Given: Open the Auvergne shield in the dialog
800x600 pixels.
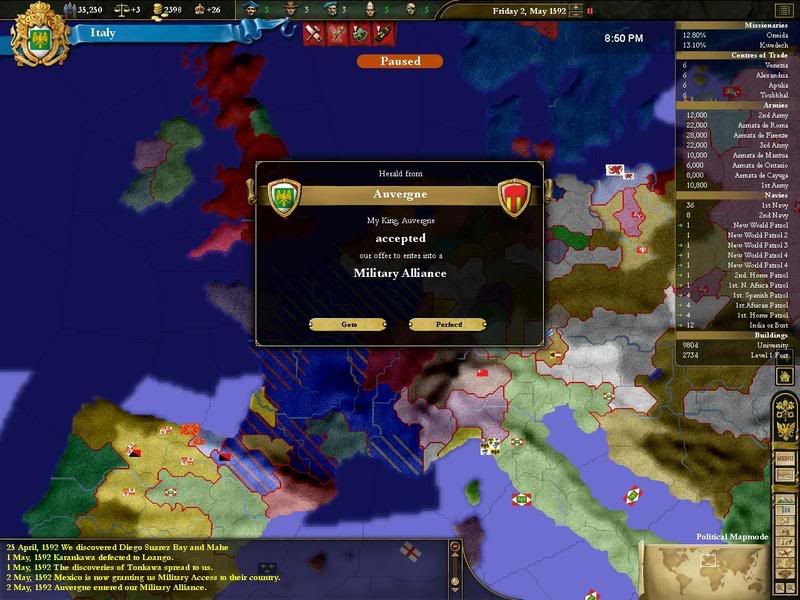Looking at the screenshot, I should tap(513, 197).
